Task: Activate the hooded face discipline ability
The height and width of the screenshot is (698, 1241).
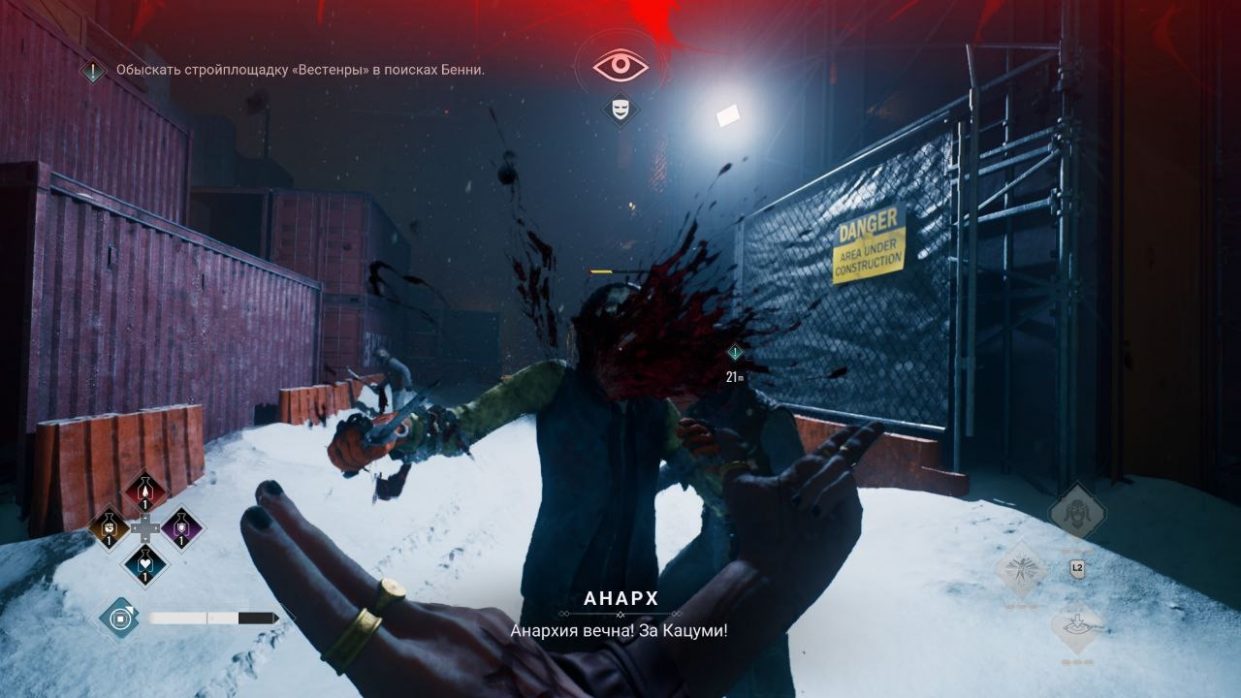Action: click(1077, 512)
